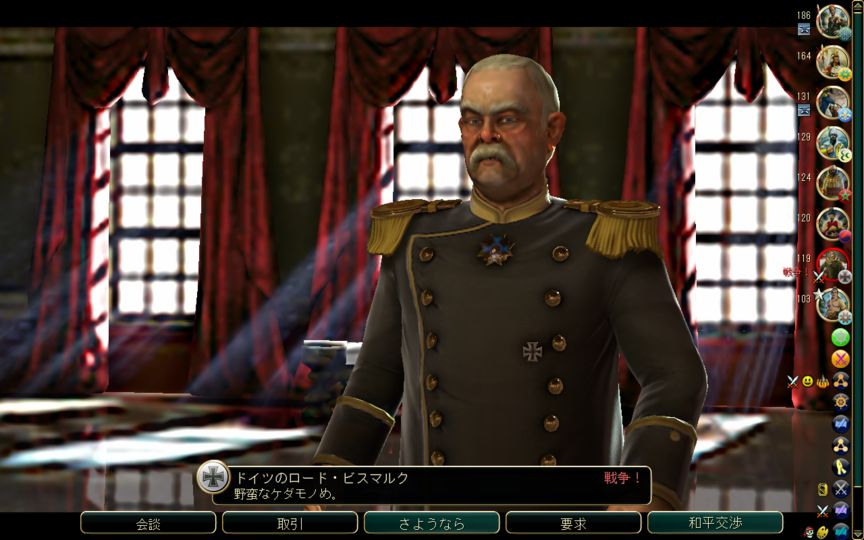This screenshot has width=864, height=540.
Task: Click the orange crossed-swords city-state icon
Action: tap(841, 358)
